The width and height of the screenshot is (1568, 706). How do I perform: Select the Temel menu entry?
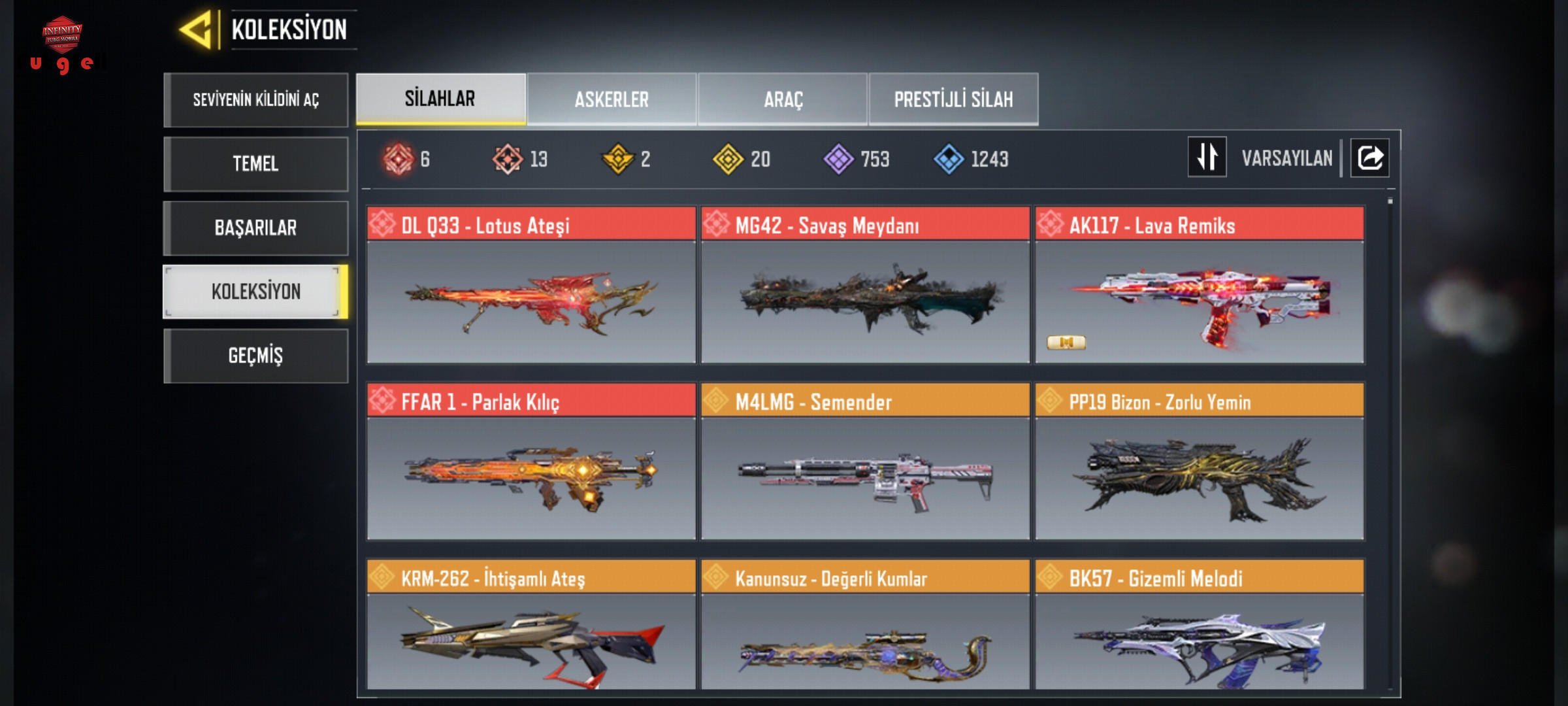pos(255,163)
